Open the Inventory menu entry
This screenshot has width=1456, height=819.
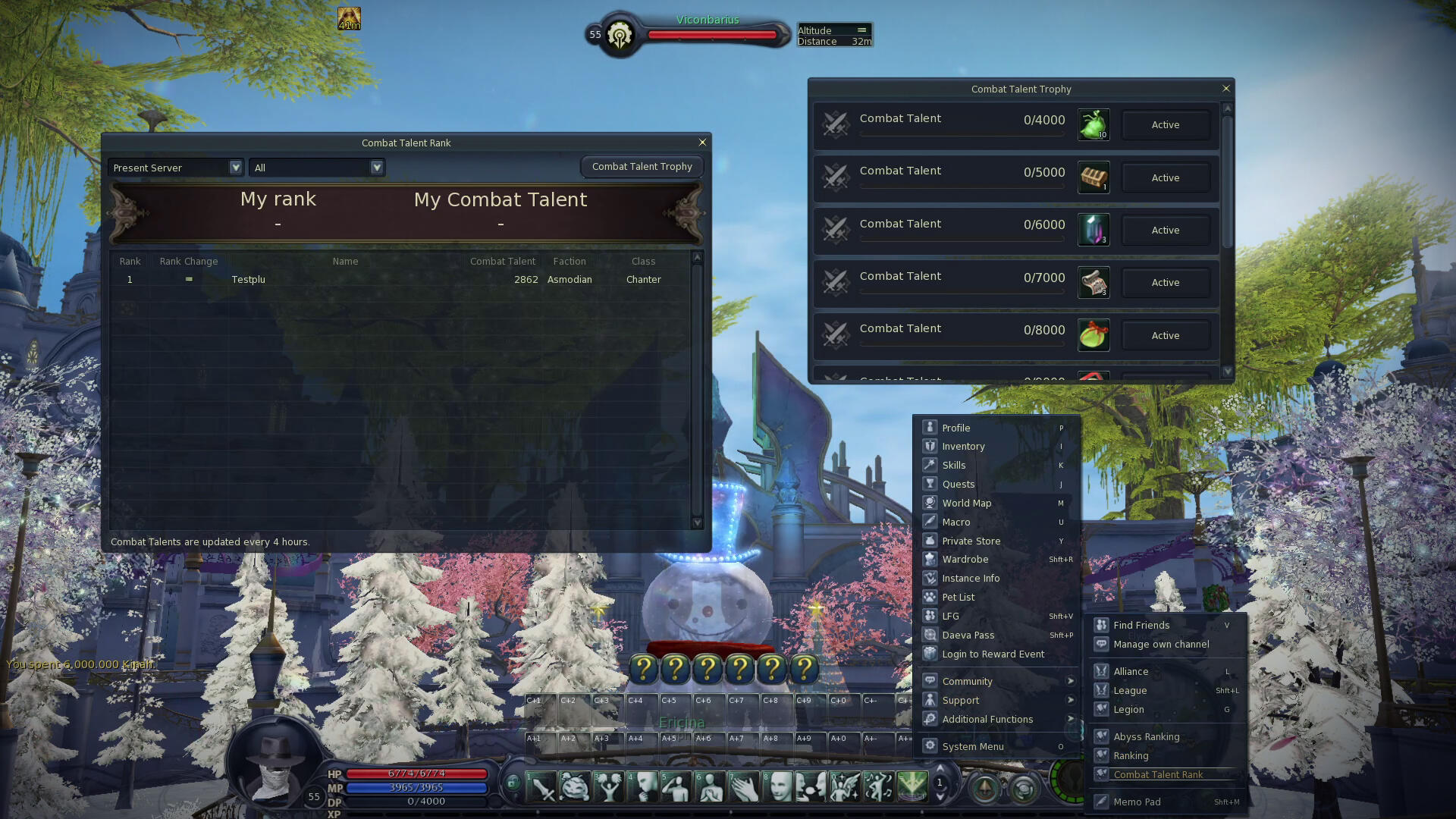tap(963, 447)
